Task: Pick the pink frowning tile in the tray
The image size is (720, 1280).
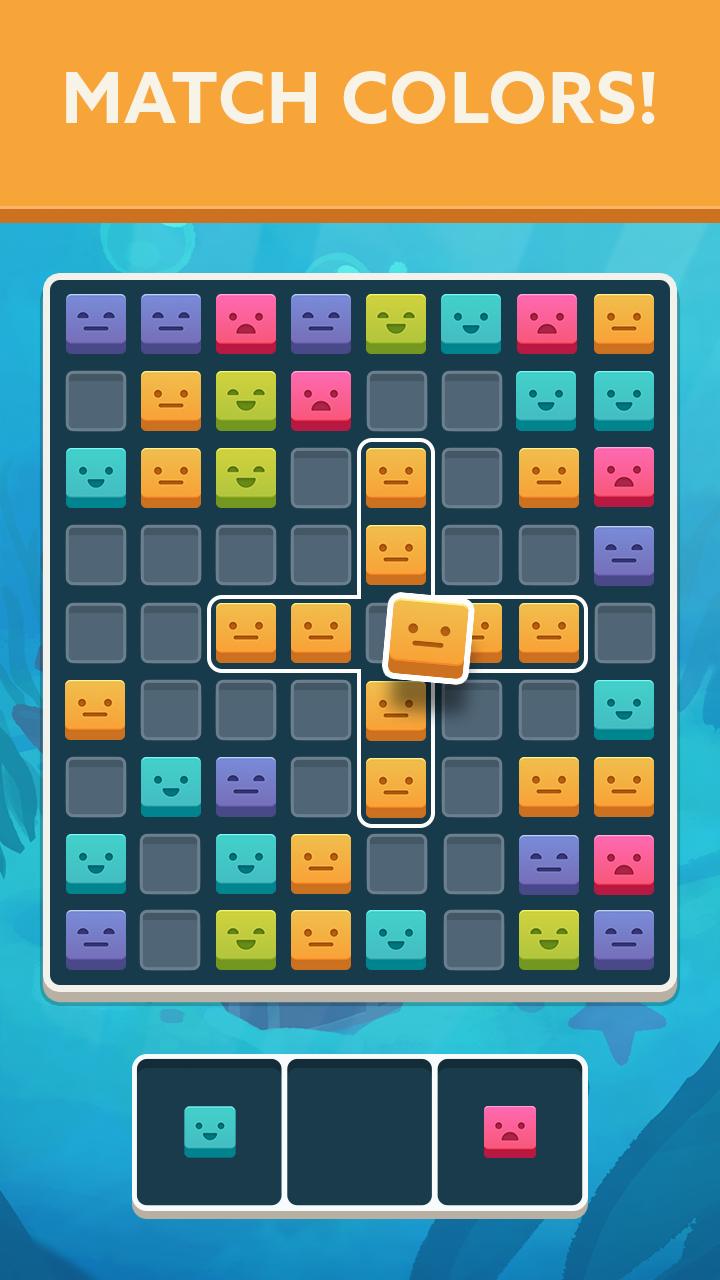Action: (x=510, y=1131)
